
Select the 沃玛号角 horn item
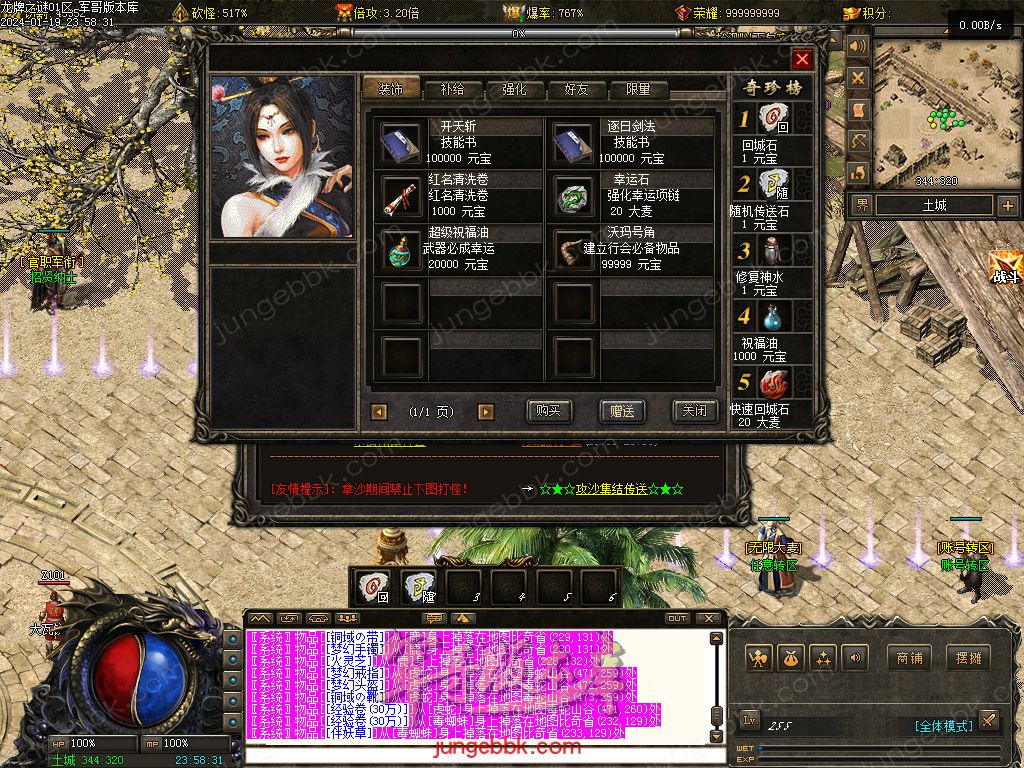click(574, 249)
